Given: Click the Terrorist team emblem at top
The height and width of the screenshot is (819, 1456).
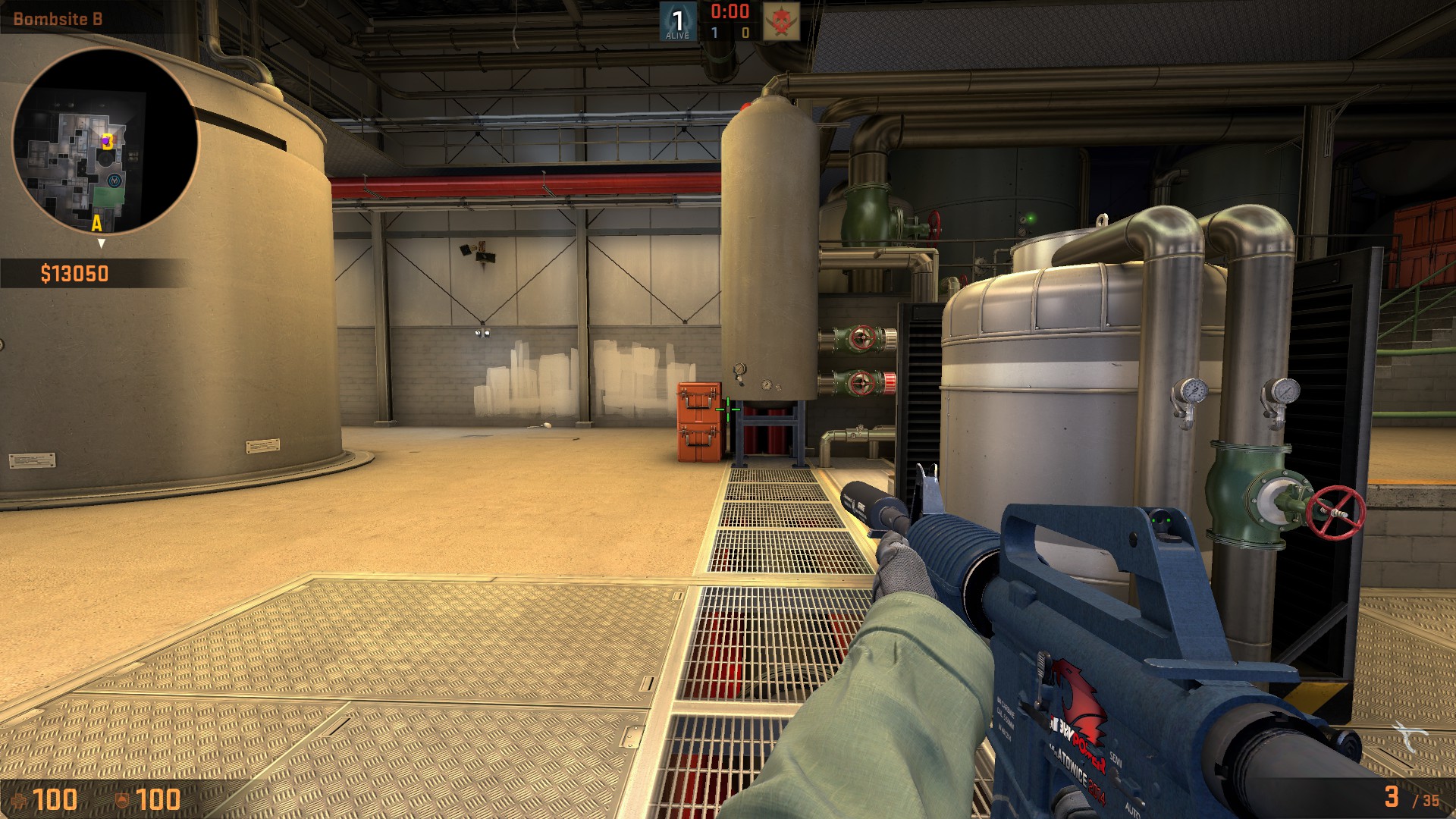Looking at the screenshot, I should click(x=780, y=21).
